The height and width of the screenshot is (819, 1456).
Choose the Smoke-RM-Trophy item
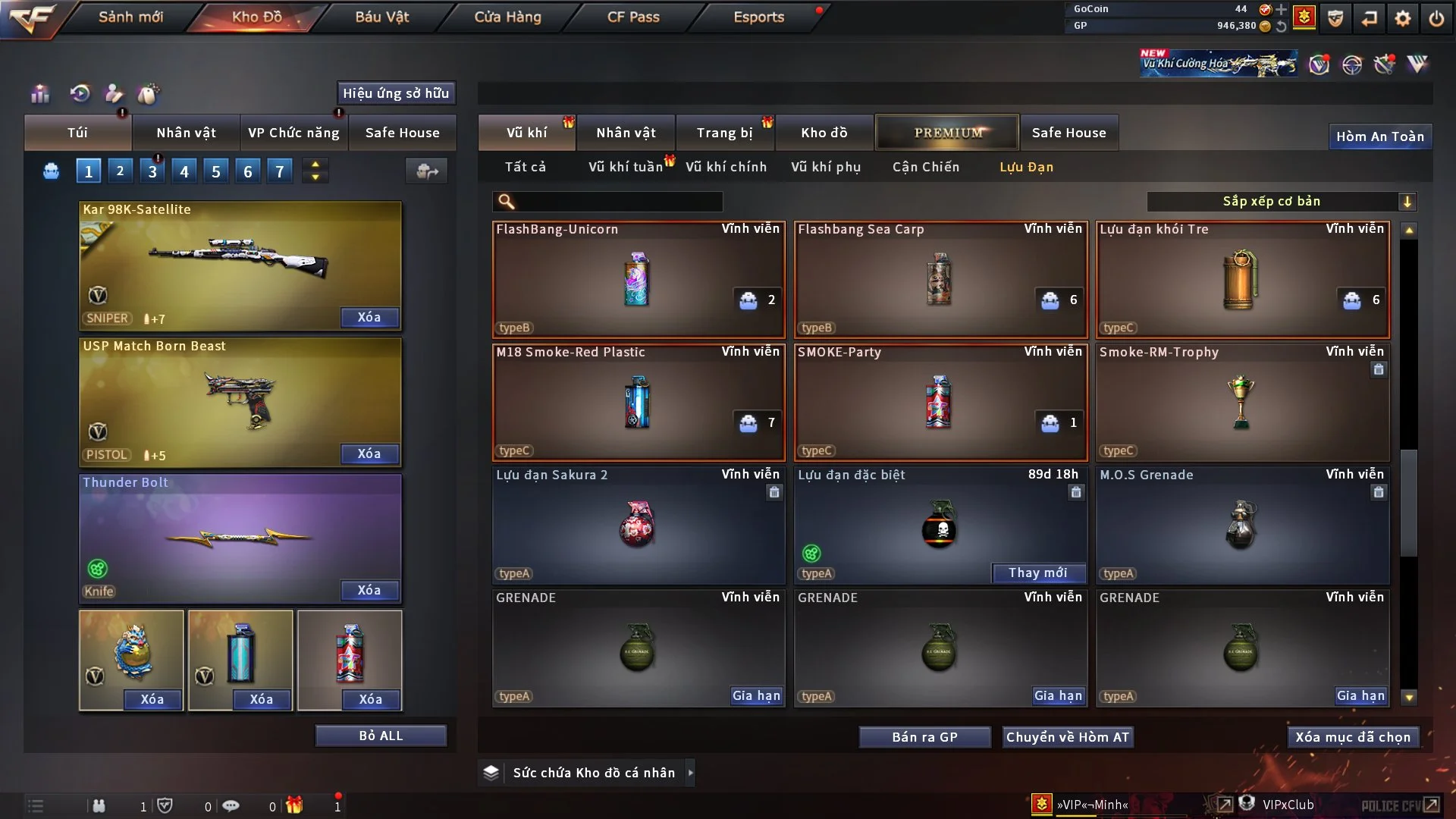1241,402
